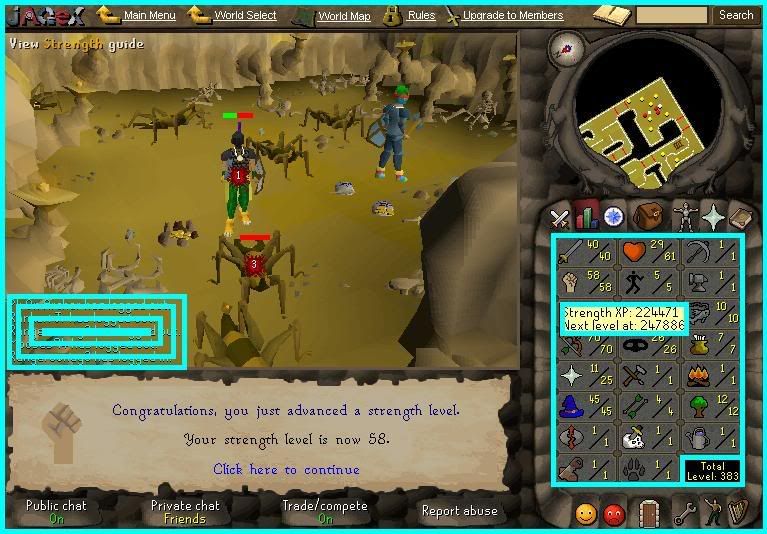Open the worn equipment tab
Screen dimensions: 767x534
pos(683,215)
